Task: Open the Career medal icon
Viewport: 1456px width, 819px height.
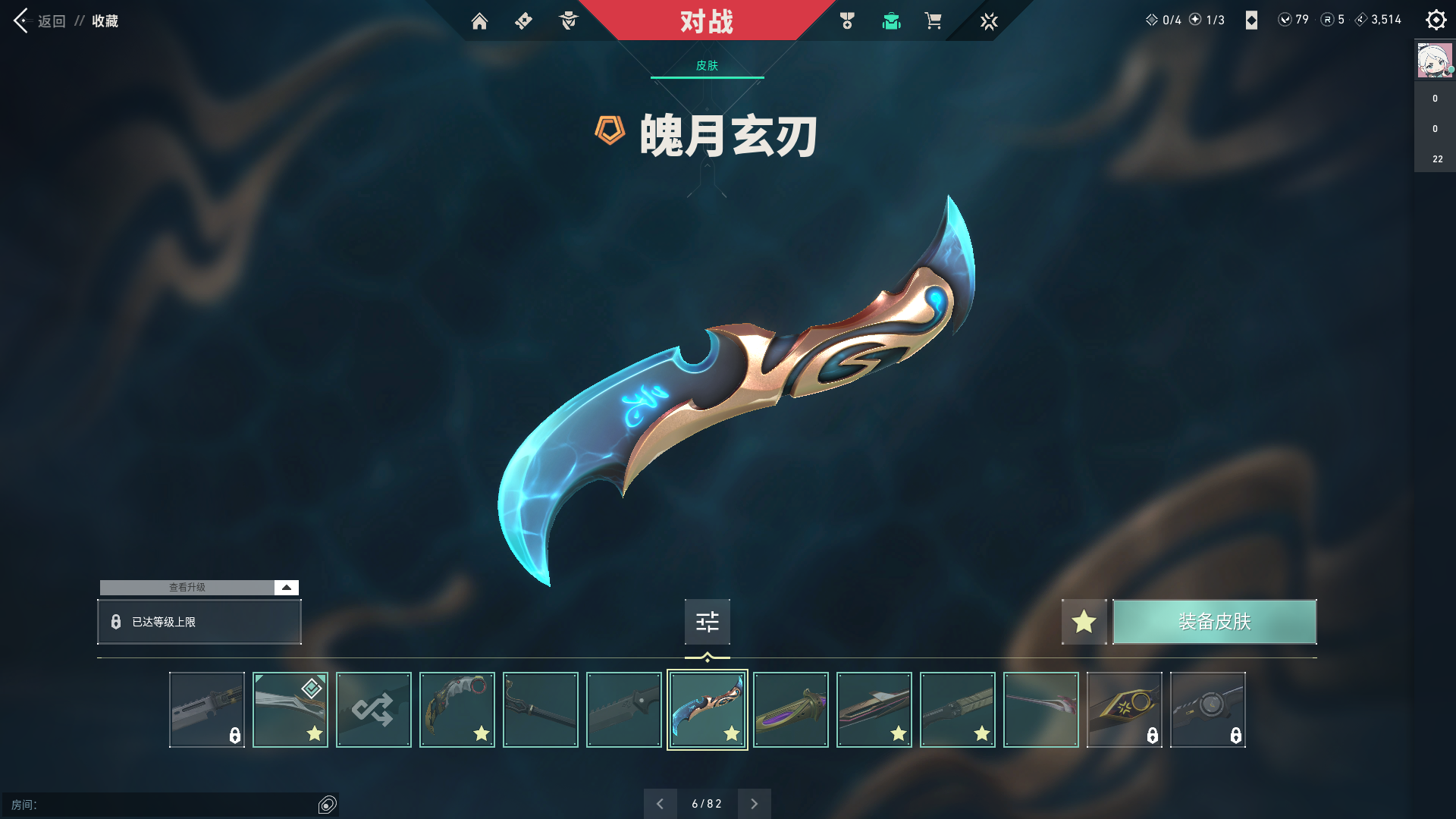Action: [847, 21]
